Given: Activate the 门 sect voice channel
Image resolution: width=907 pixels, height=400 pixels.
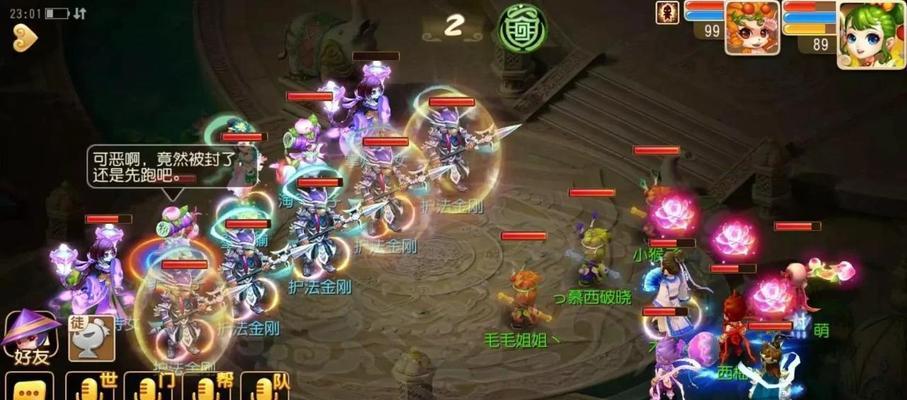Looking at the screenshot, I should coord(150,387).
